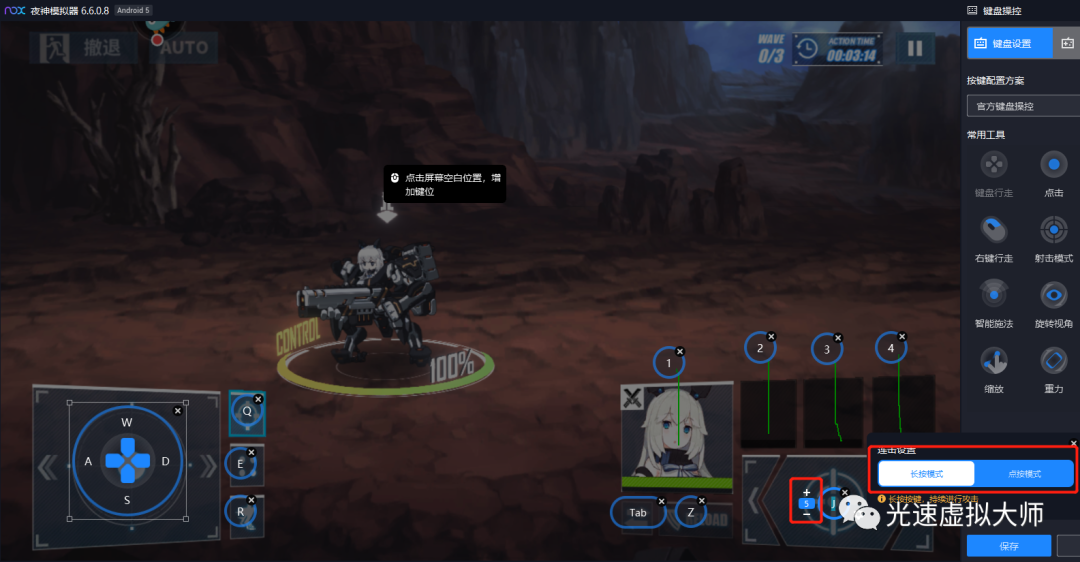Delete the WASD joystick key mapping

click(x=178, y=411)
